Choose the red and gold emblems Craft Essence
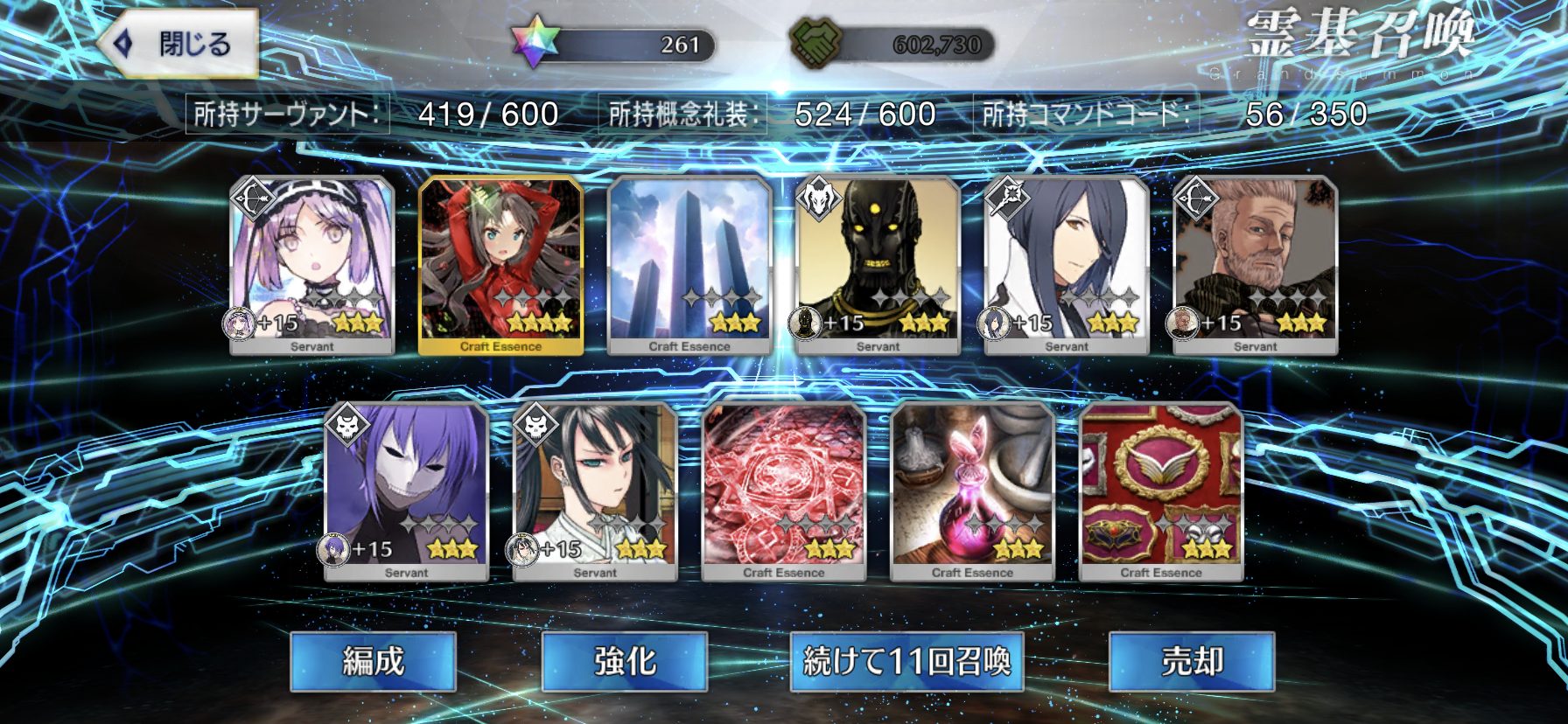Image resolution: width=1568 pixels, height=724 pixels. tap(1161, 491)
